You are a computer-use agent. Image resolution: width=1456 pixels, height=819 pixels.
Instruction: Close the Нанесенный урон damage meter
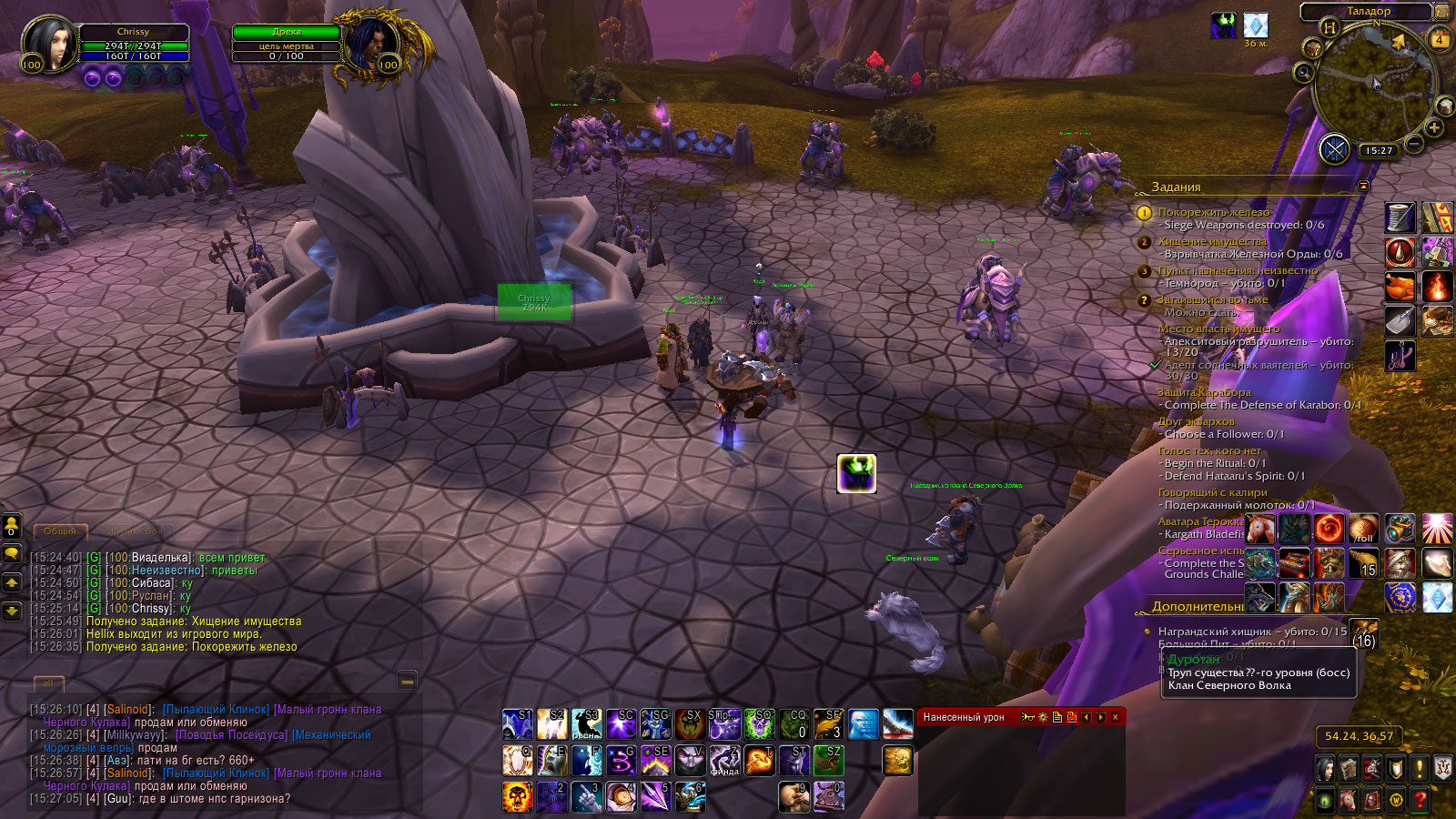pos(1116,717)
